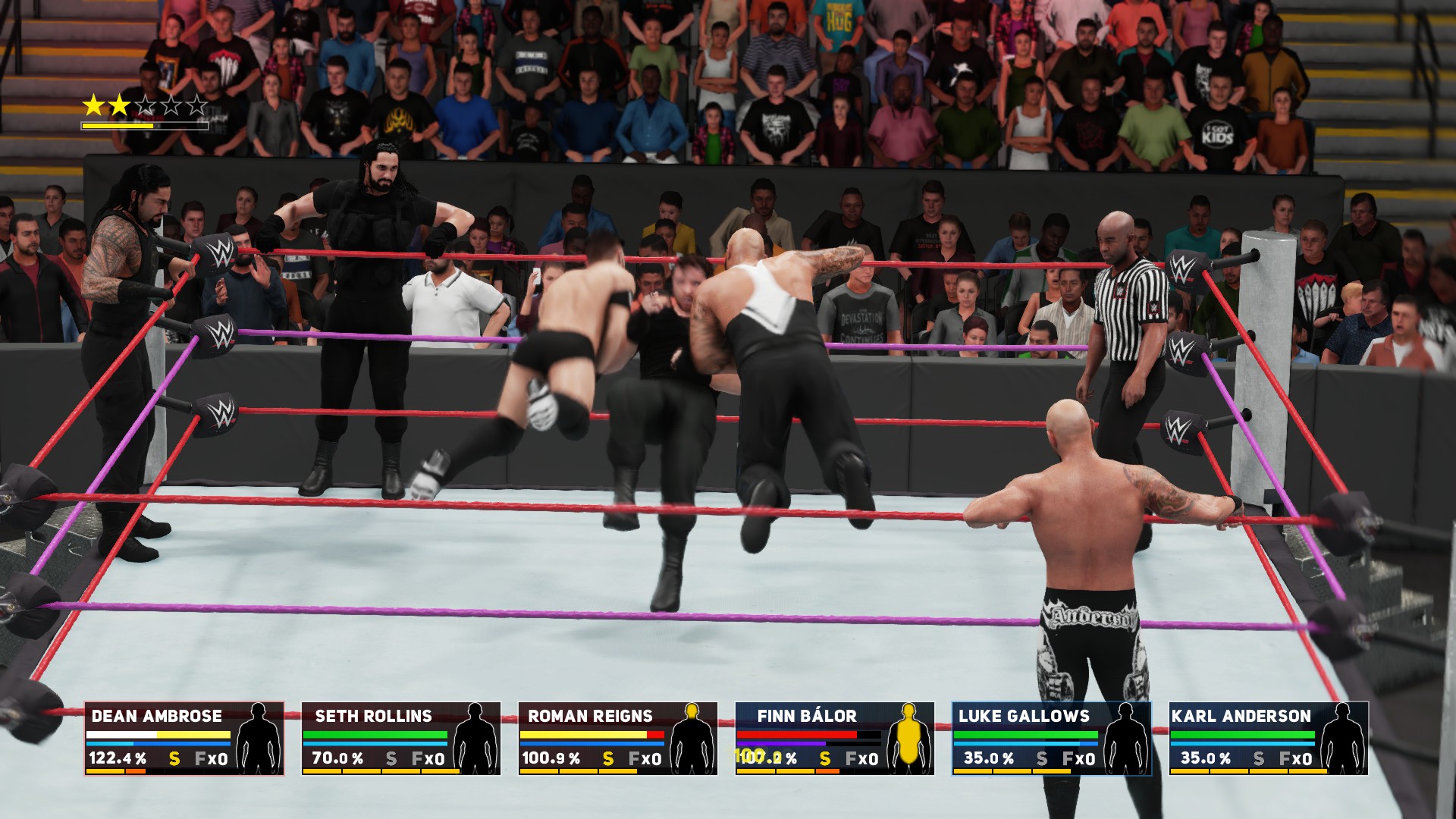Select Finn Bálor's wrestler panel
Screen dimensions: 1456x819
point(834,738)
